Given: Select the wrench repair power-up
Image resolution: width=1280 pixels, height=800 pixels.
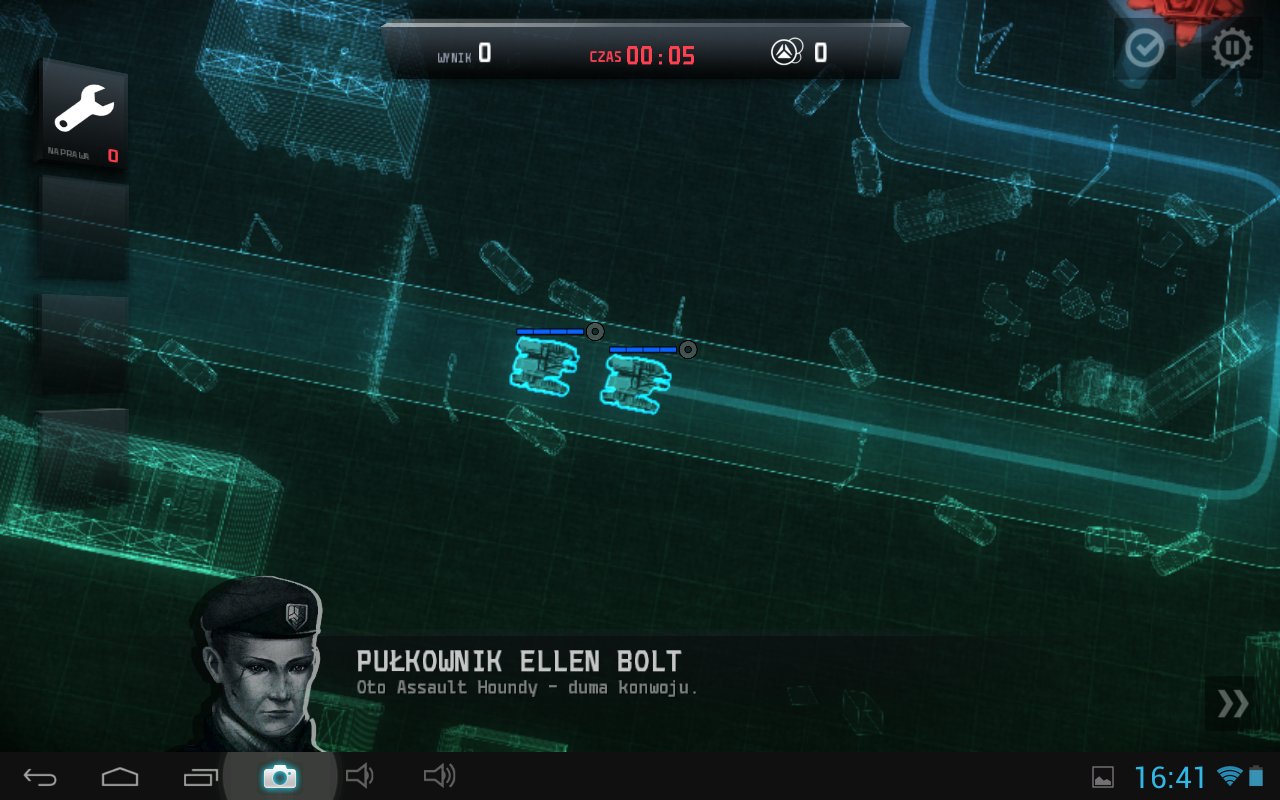Looking at the screenshot, I should pos(84,113).
